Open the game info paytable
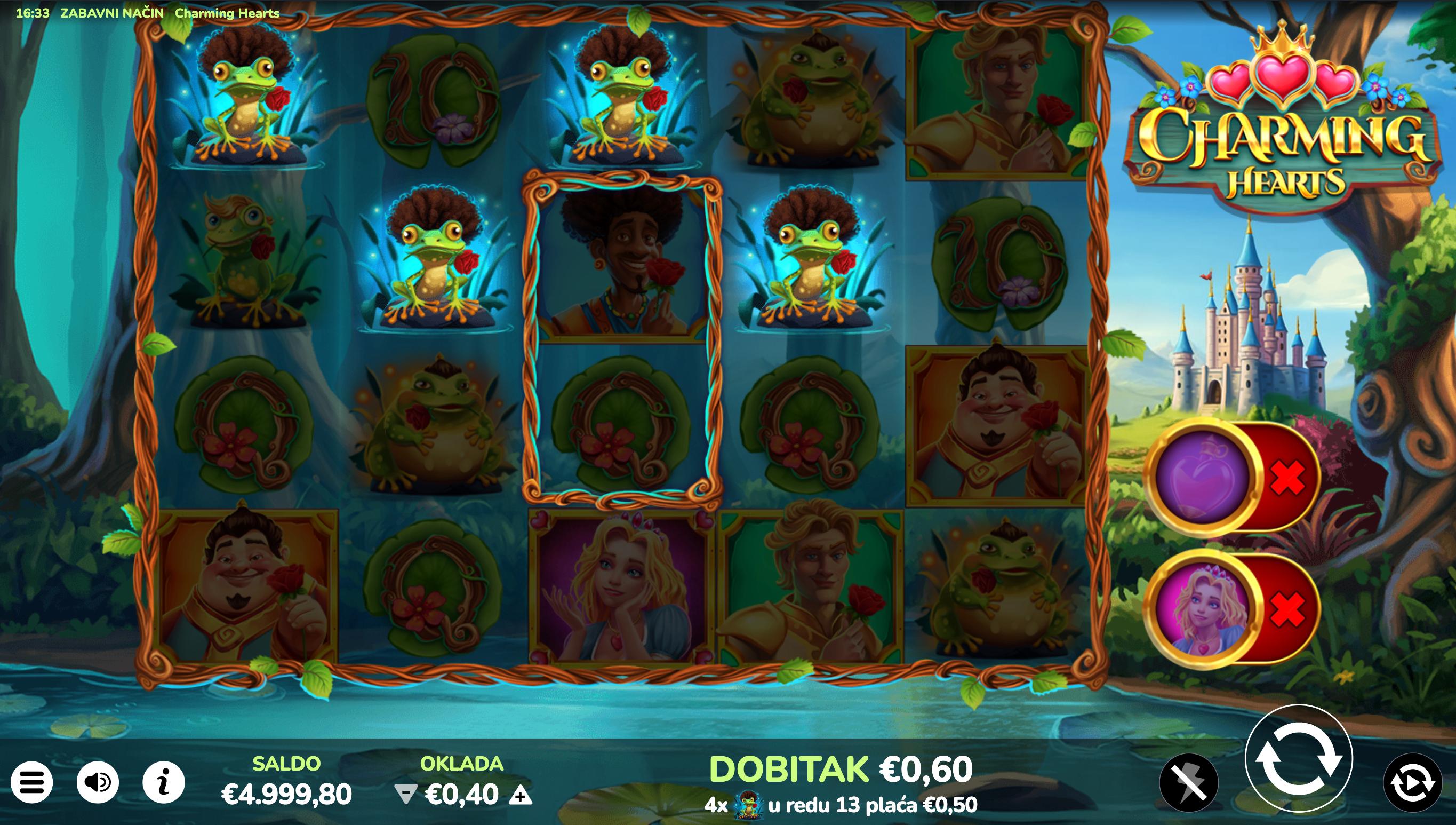 tap(164, 782)
